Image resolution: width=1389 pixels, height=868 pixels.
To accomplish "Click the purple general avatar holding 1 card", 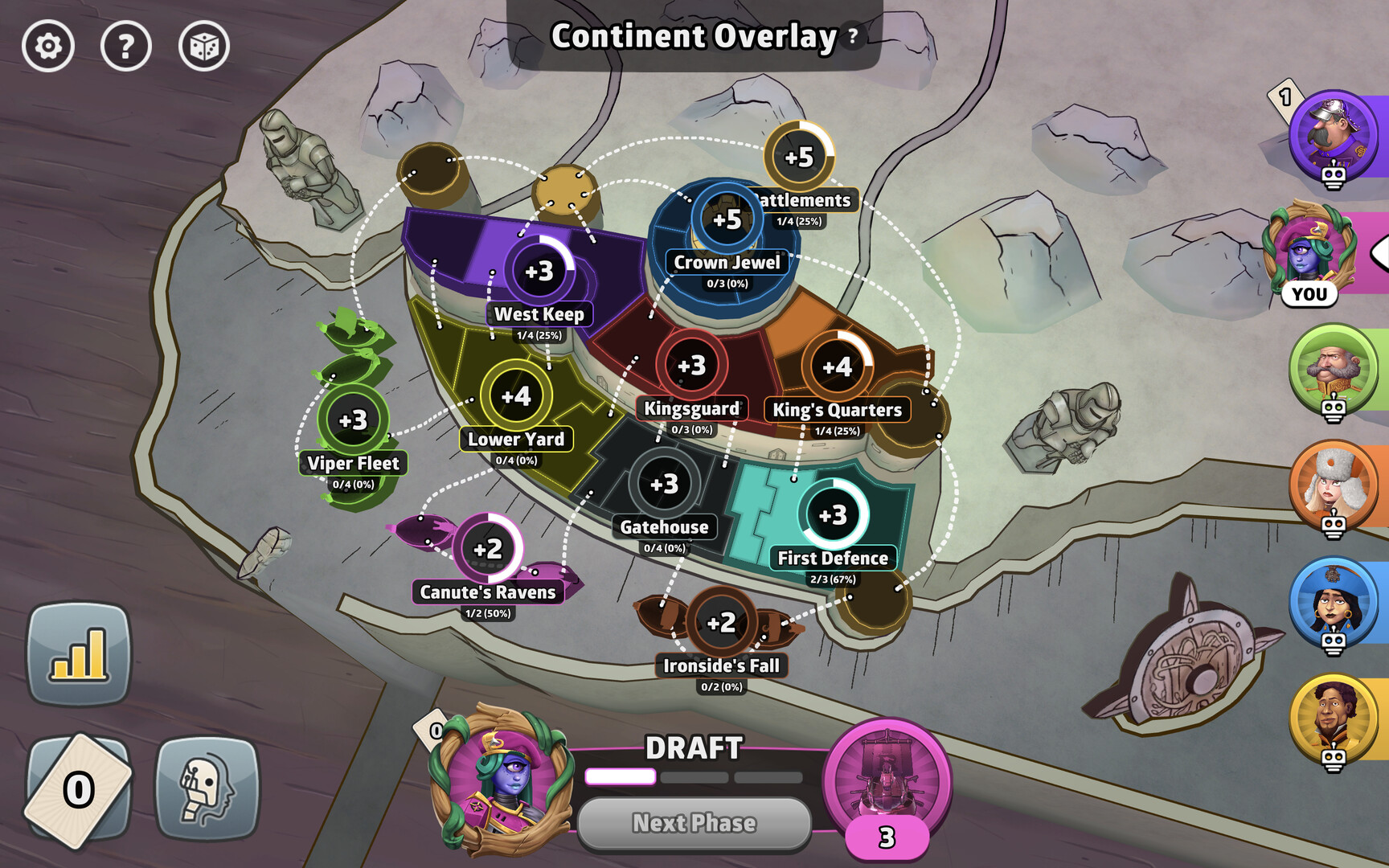I will pos(1336,135).
